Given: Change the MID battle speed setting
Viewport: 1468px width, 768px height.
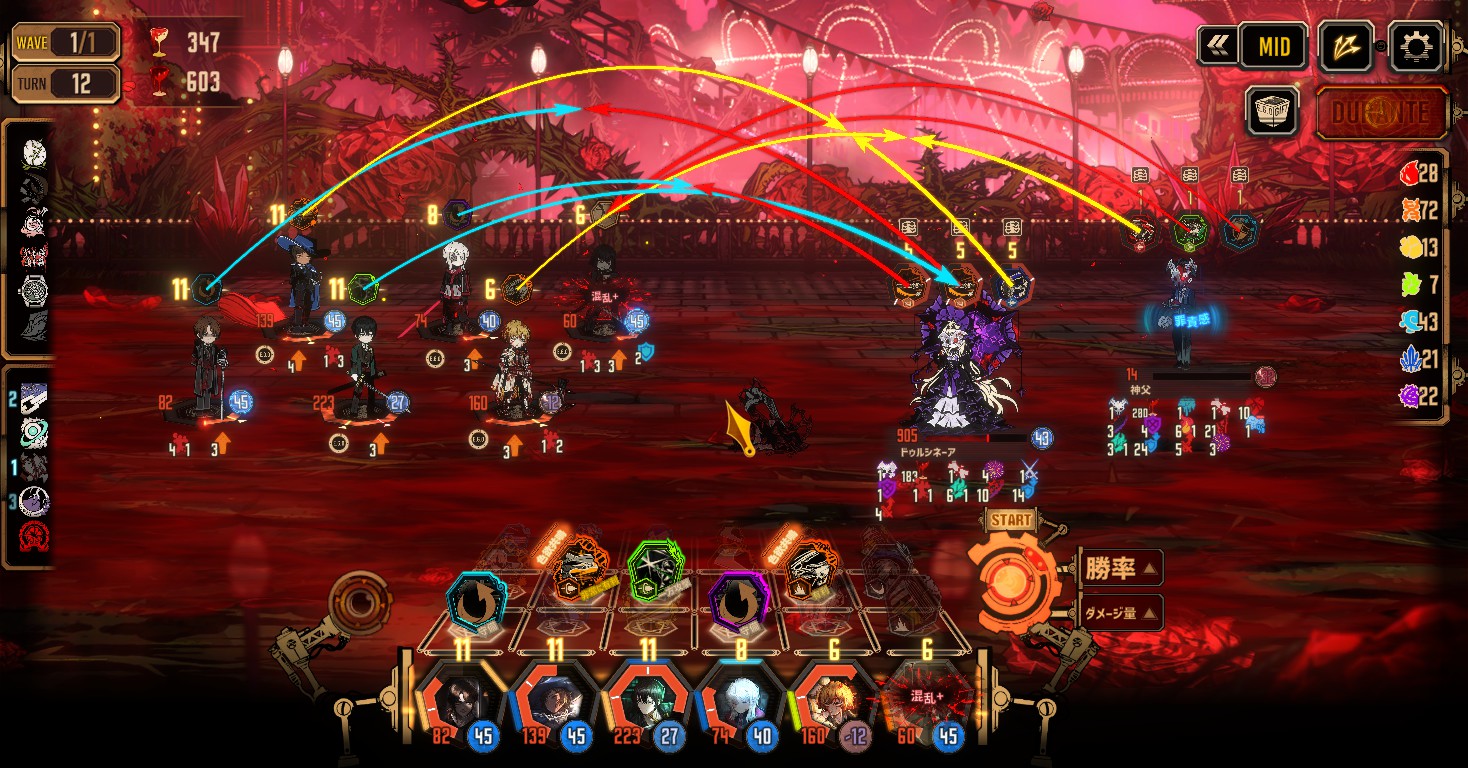Looking at the screenshot, I should tap(1274, 46).
